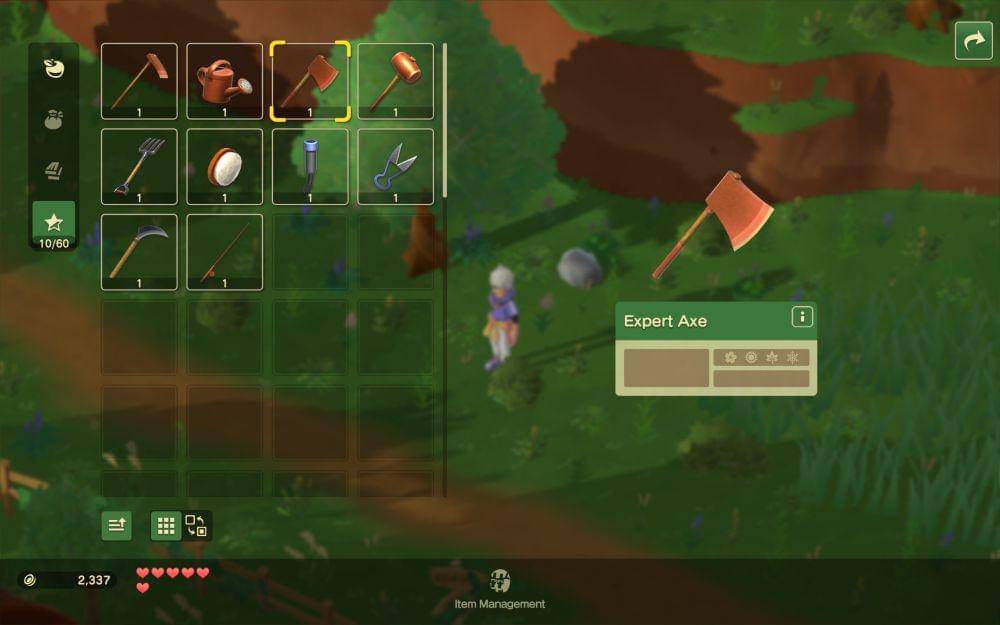Activate the item swap mode button

point(196,526)
